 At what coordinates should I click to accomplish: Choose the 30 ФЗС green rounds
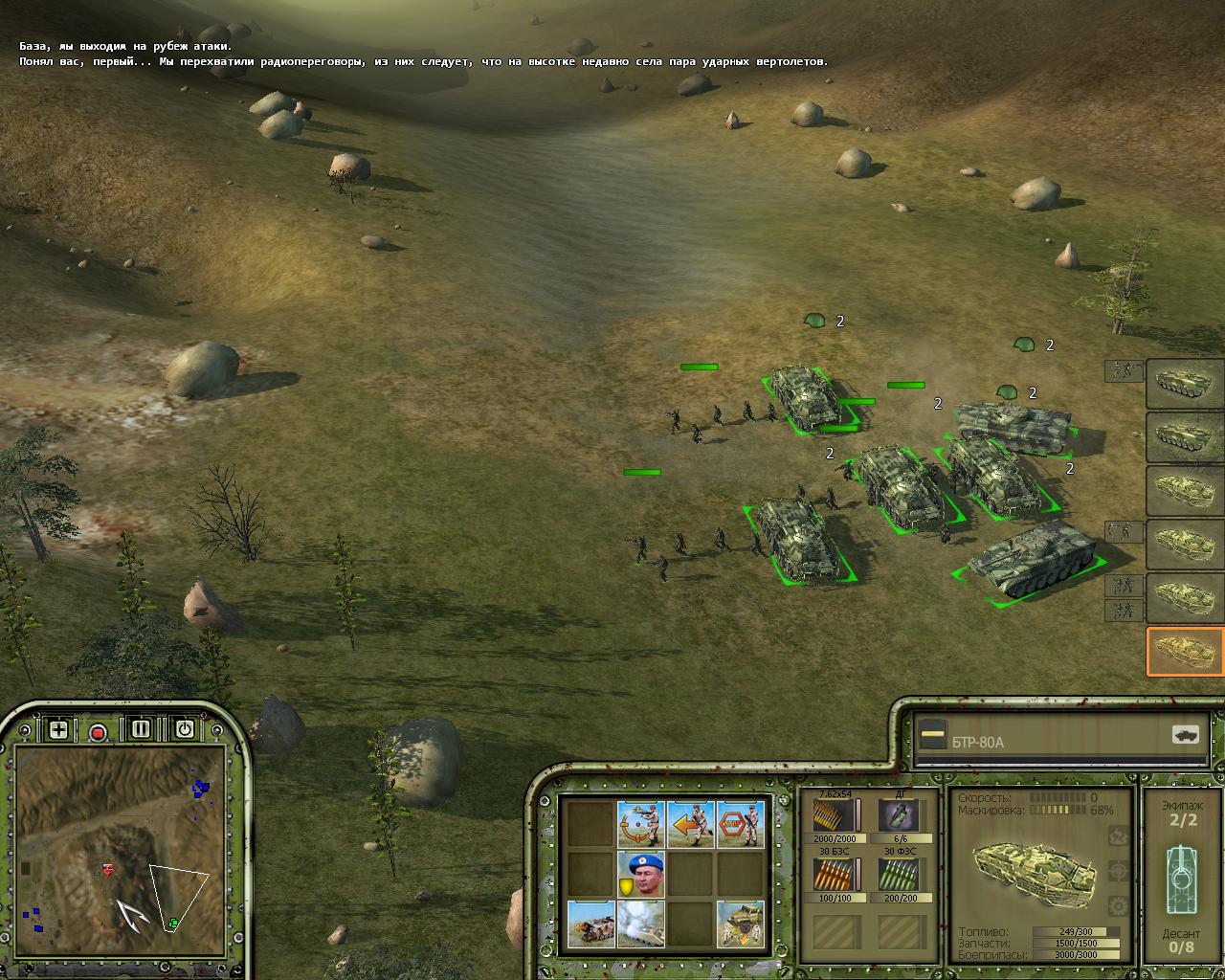click(x=898, y=876)
